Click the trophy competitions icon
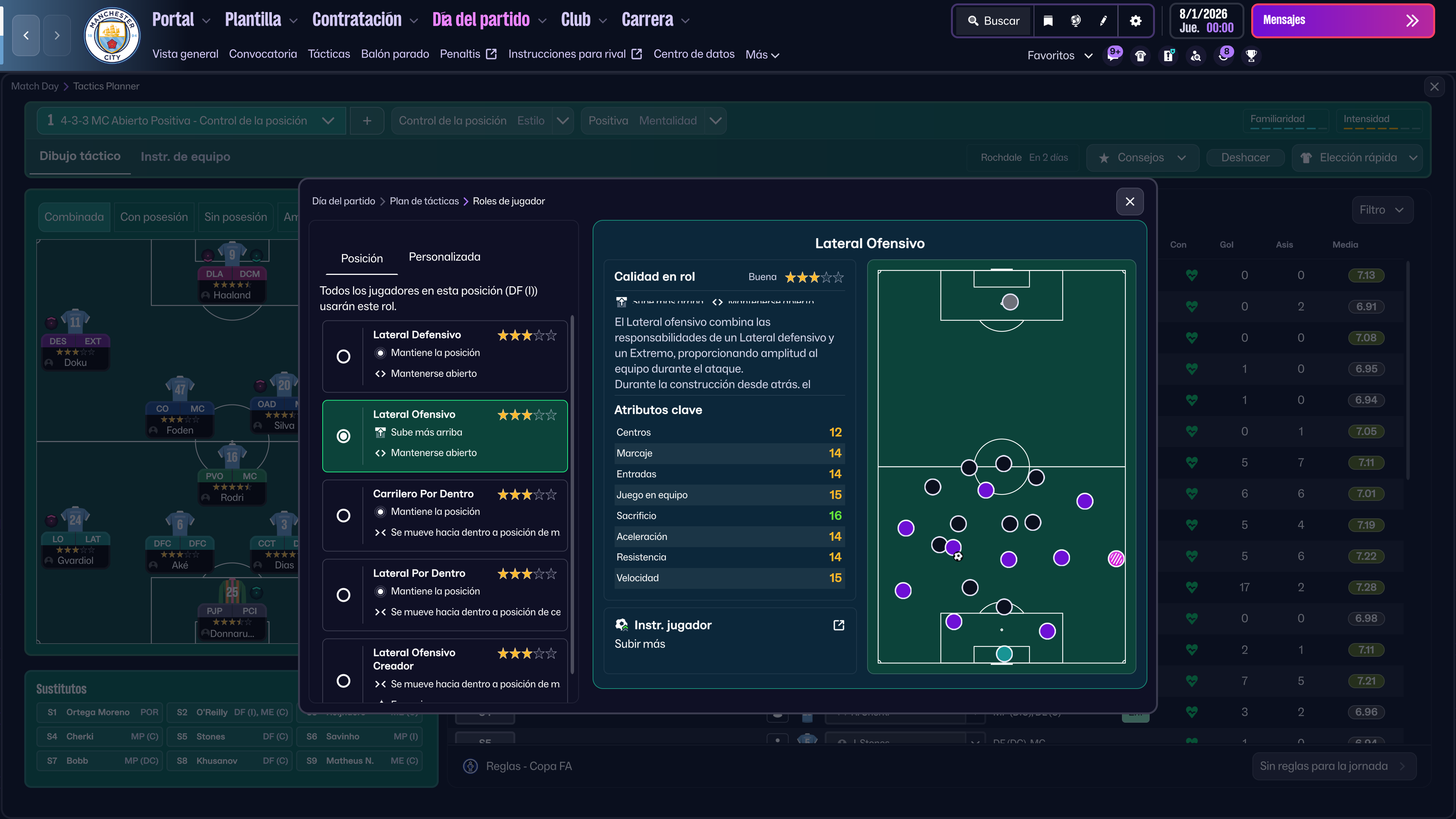Image resolution: width=1456 pixels, height=819 pixels. (1251, 55)
